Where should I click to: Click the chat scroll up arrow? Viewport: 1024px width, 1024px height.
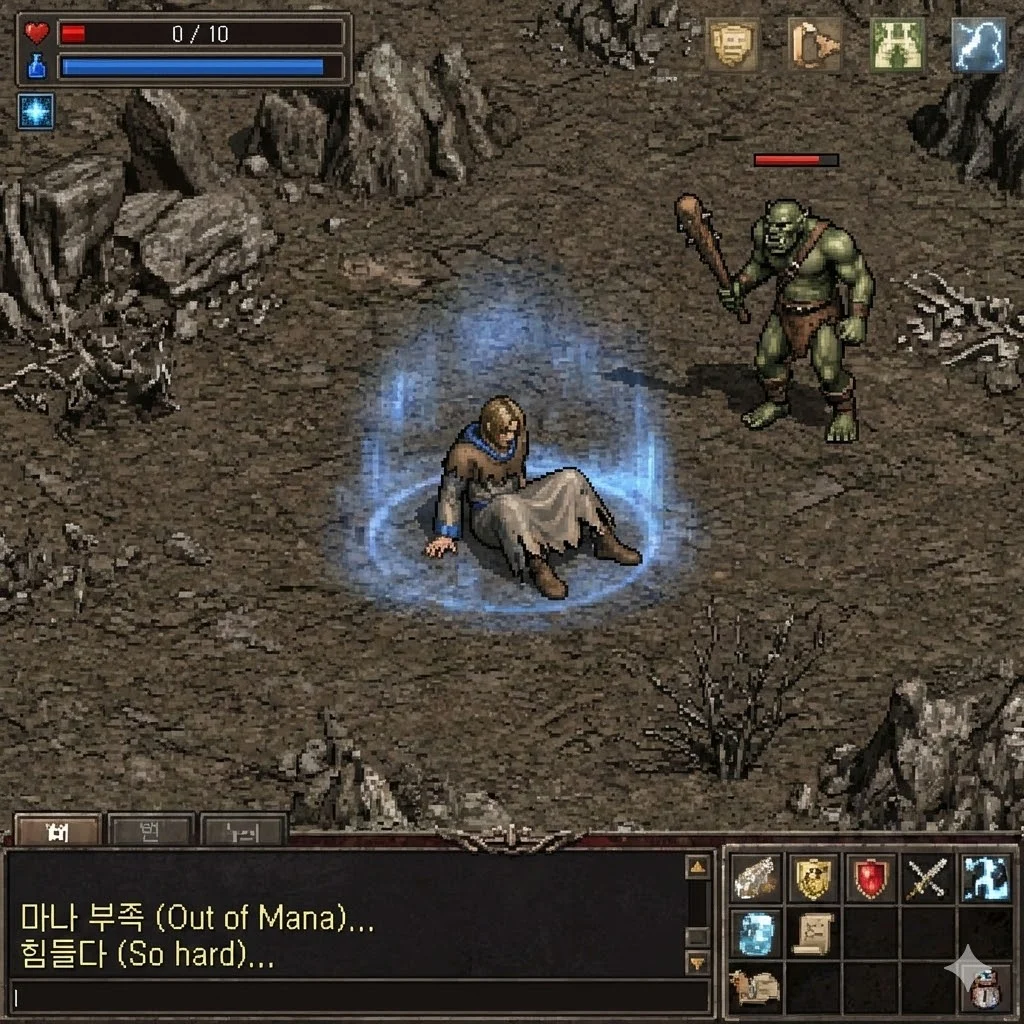tap(697, 866)
